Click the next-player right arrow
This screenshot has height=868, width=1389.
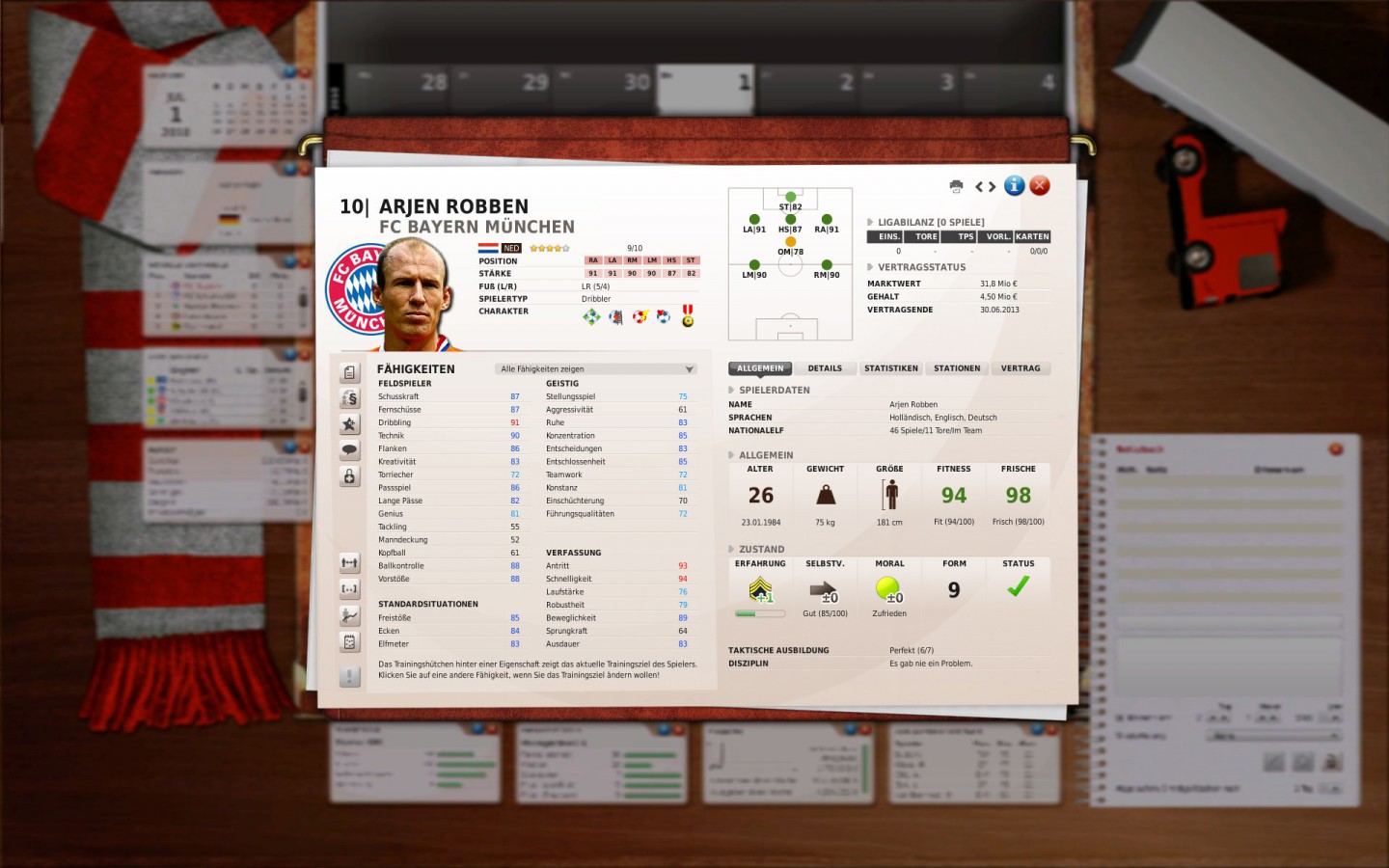(x=992, y=186)
